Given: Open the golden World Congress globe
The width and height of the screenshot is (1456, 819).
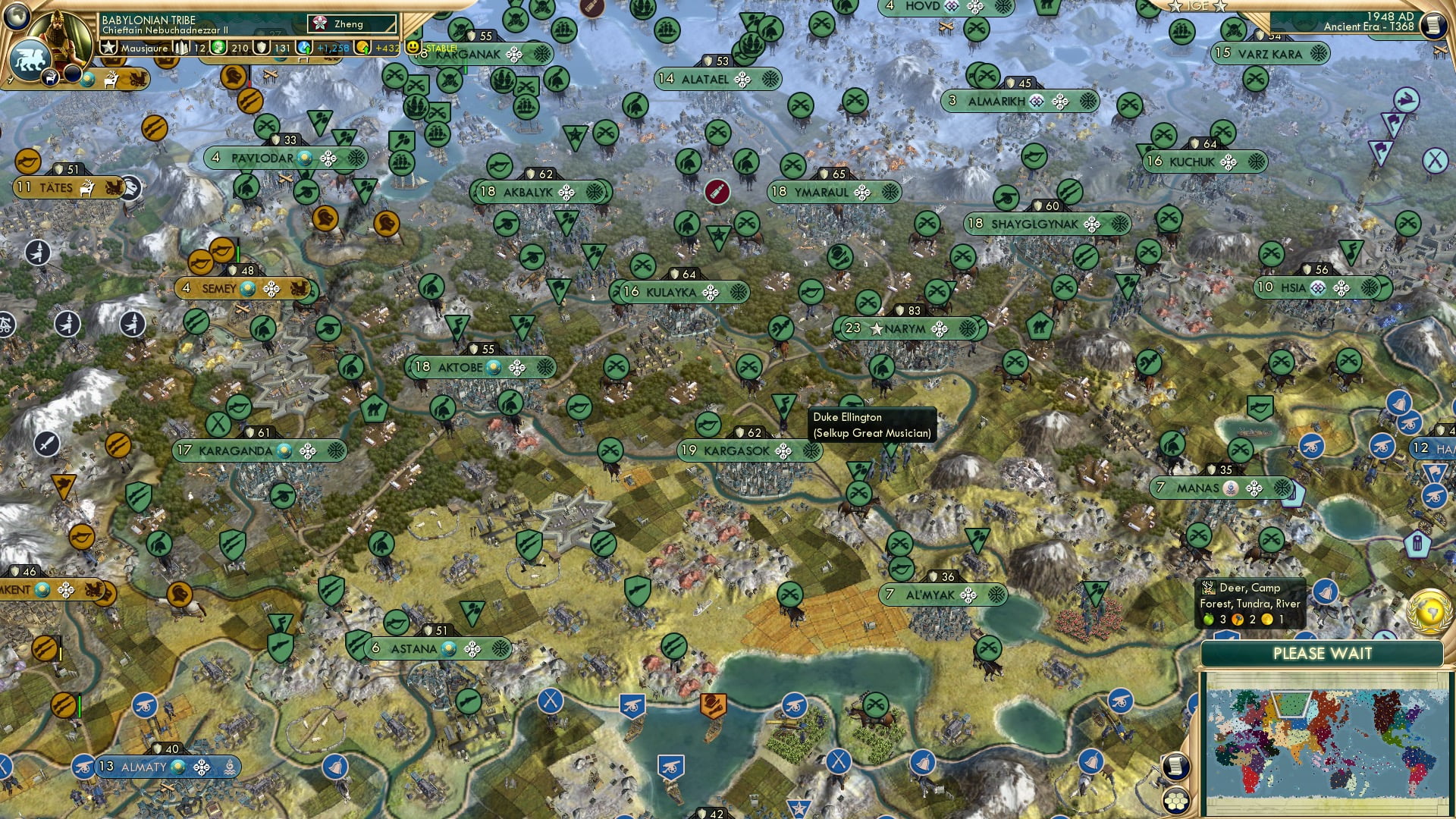Looking at the screenshot, I should (1429, 610).
